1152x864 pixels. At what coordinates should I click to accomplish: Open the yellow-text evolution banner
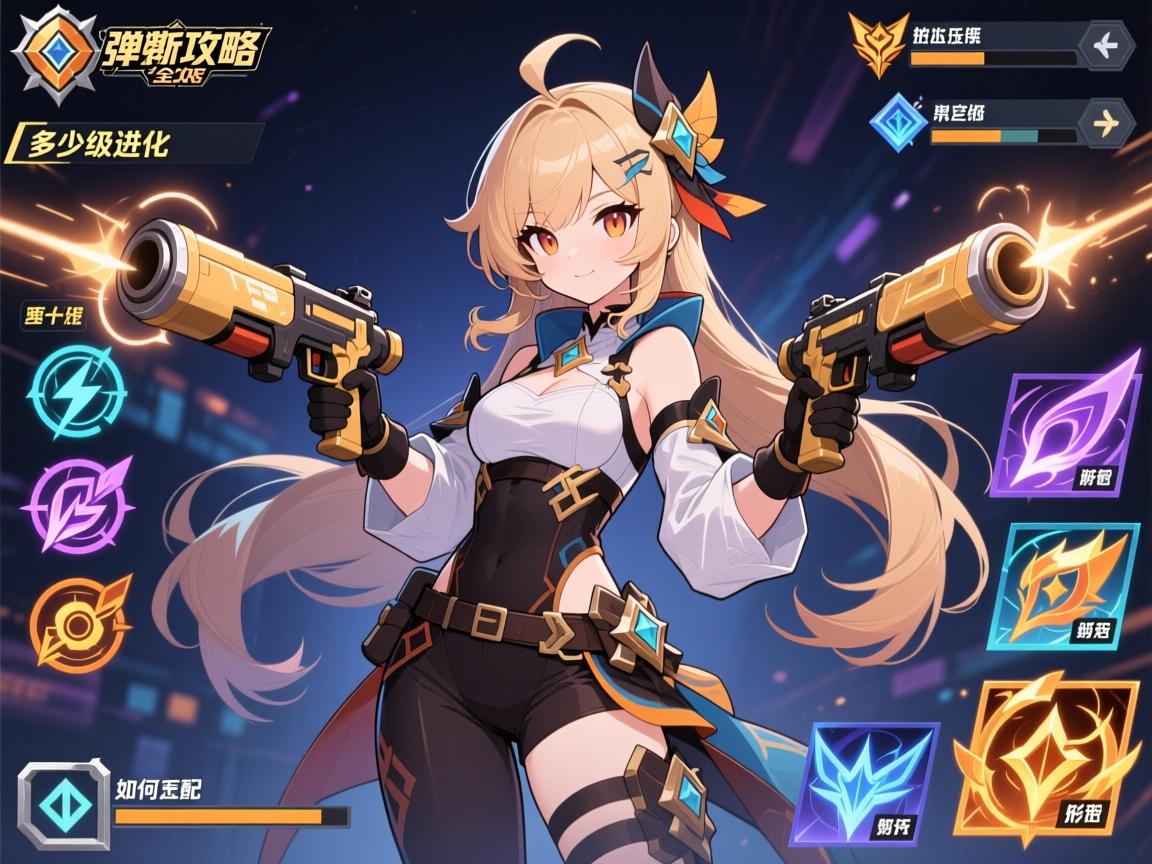pyautogui.click(x=135, y=143)
